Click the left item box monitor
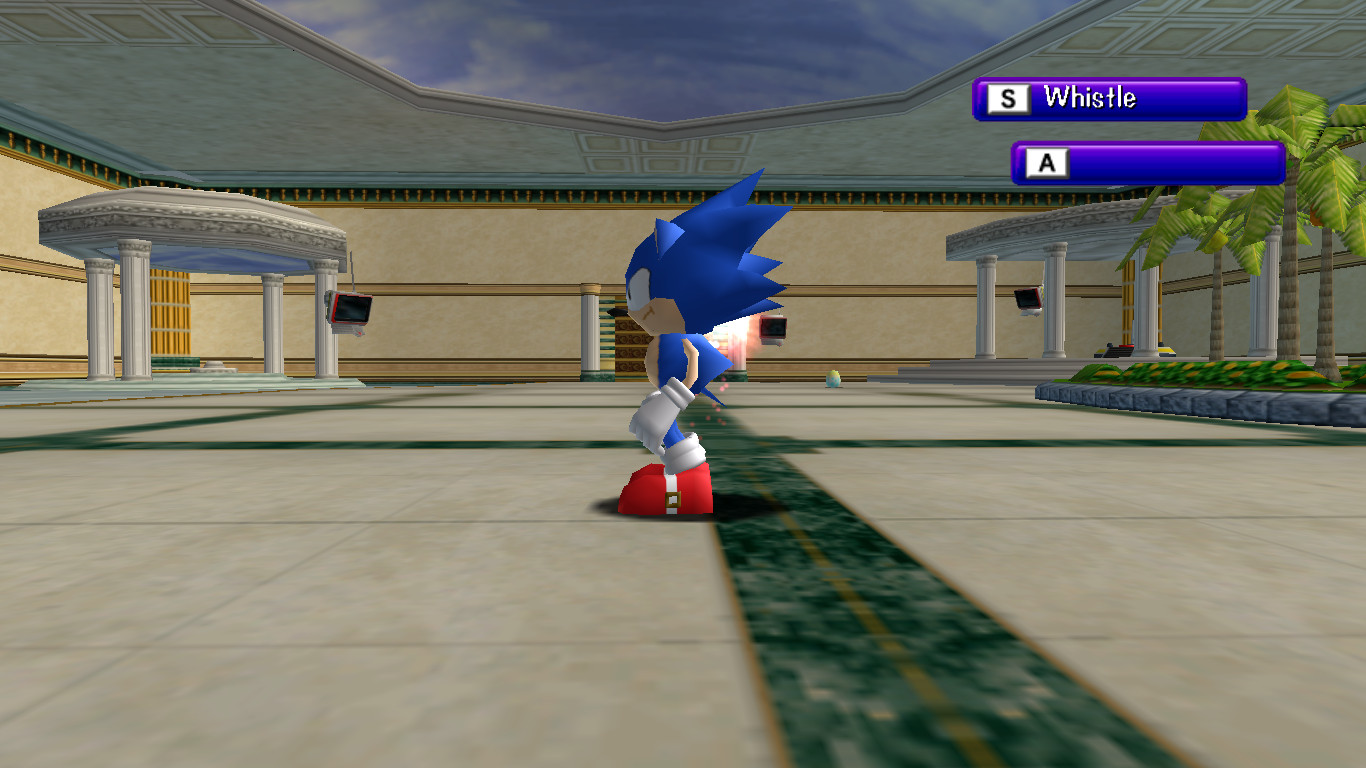Viewport: 1366px width, 768px height. pos(351,310)
